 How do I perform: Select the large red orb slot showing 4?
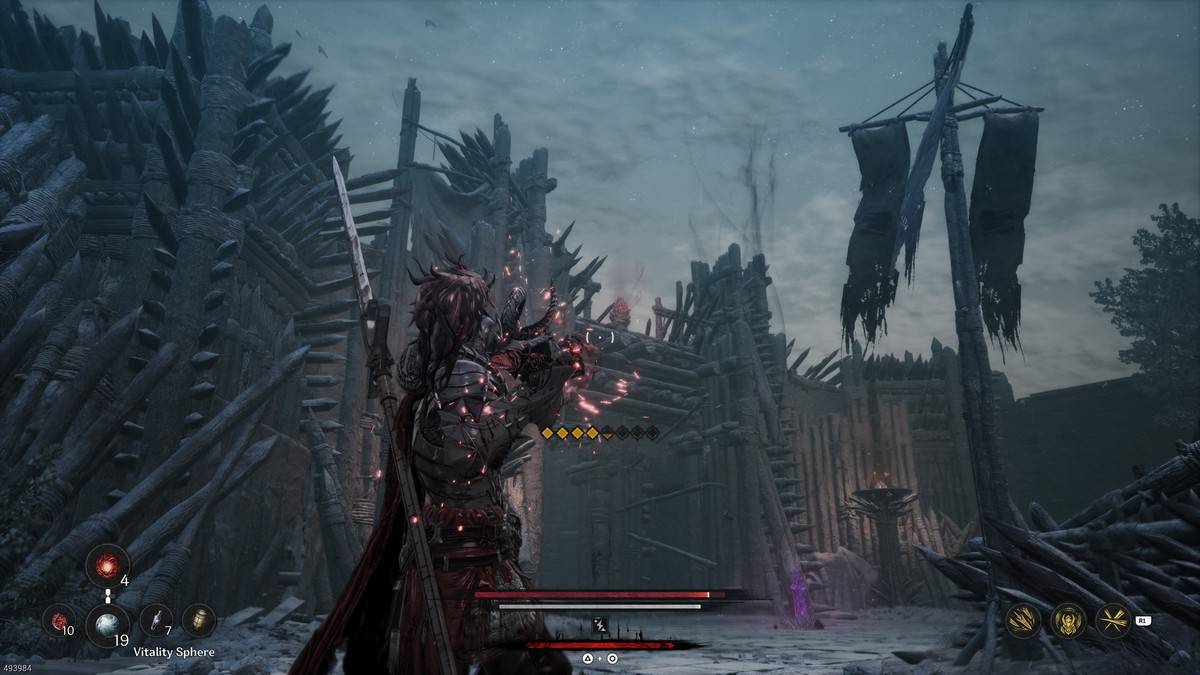(106, 566)
